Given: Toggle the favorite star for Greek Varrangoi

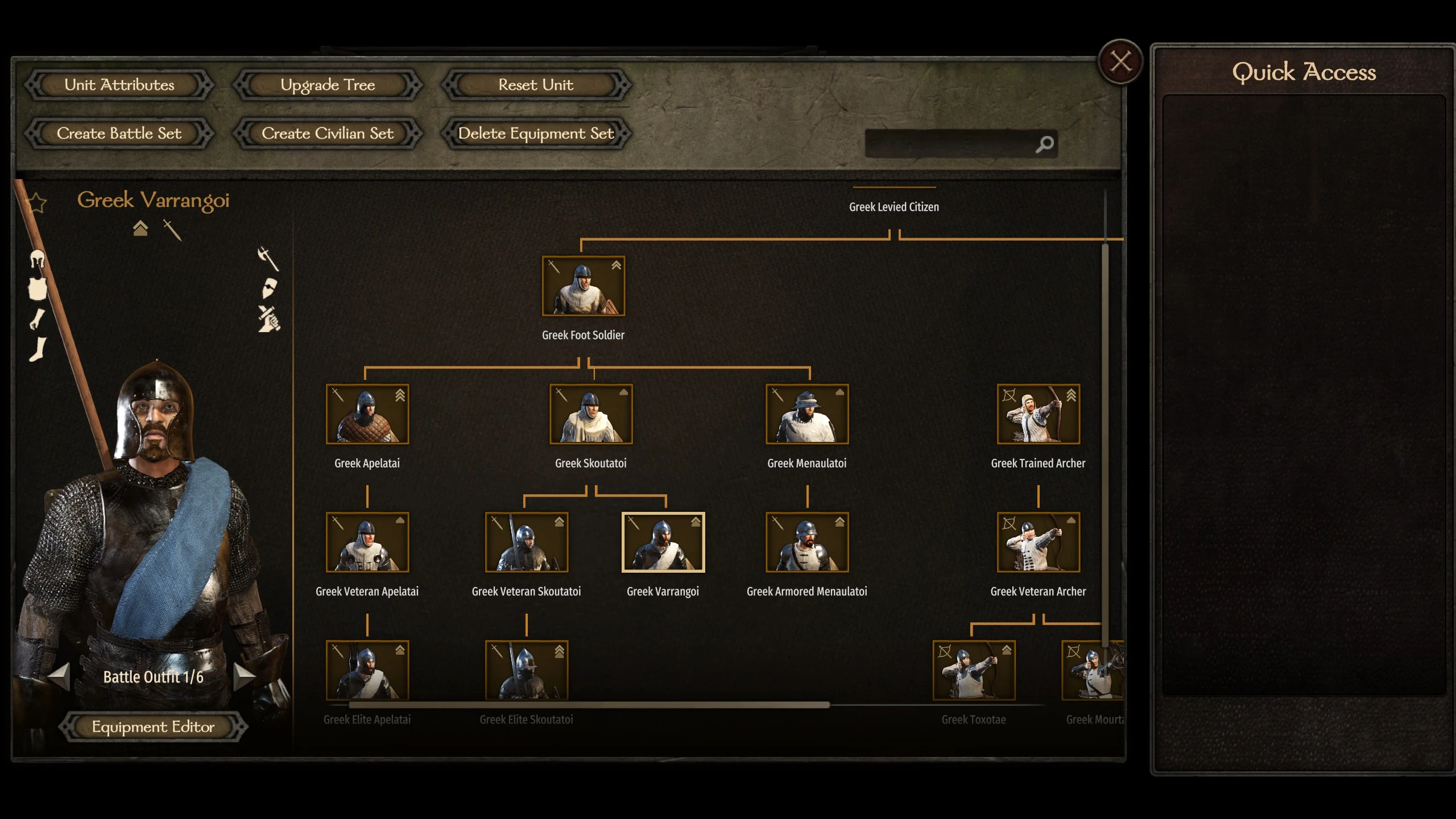Looking at the screenshot, I should click(x=37, y=202).
